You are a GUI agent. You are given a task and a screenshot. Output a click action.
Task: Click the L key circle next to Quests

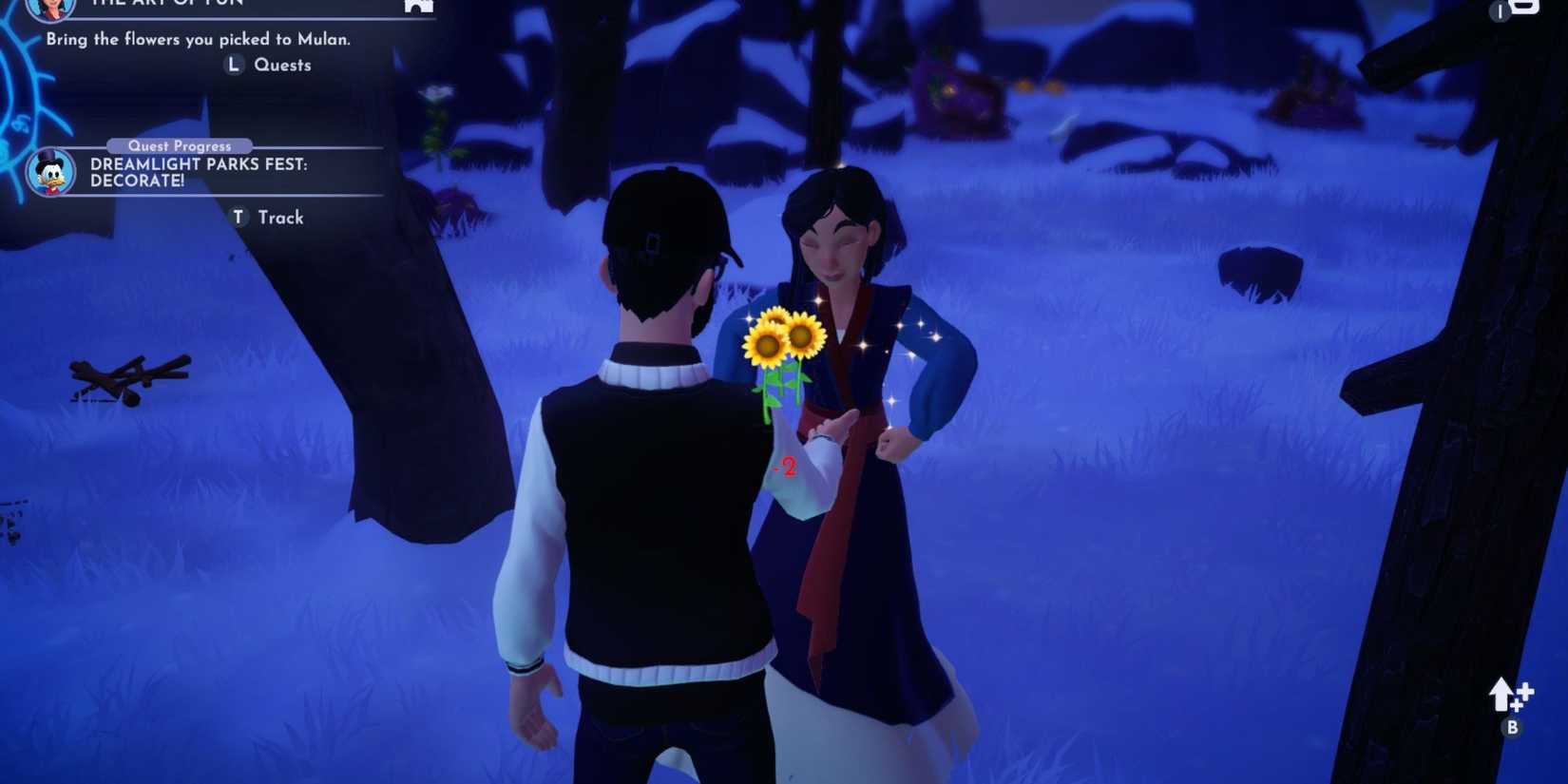click(233, 65)
